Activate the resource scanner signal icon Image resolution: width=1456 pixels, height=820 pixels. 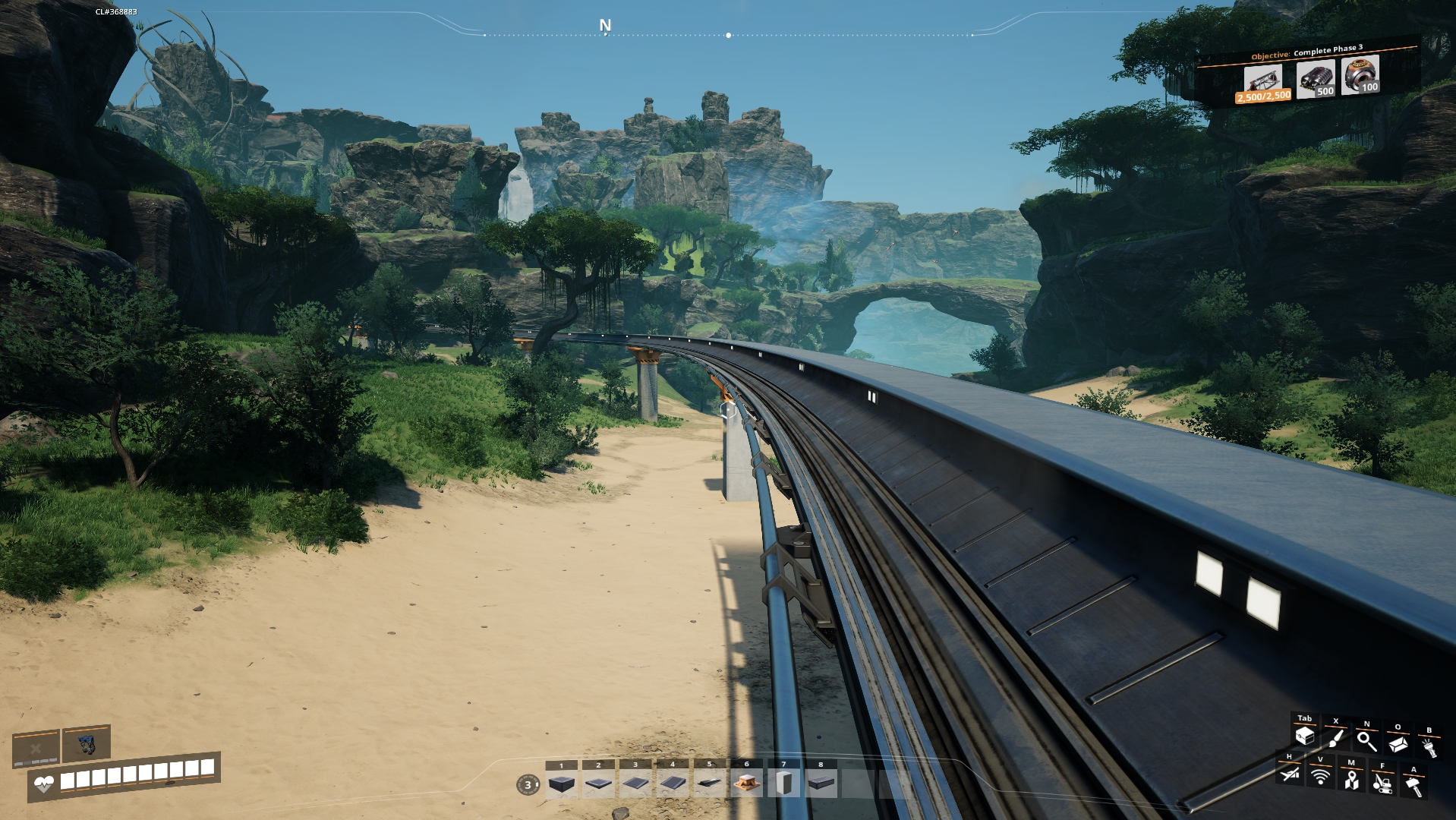tap(1320, 777)
